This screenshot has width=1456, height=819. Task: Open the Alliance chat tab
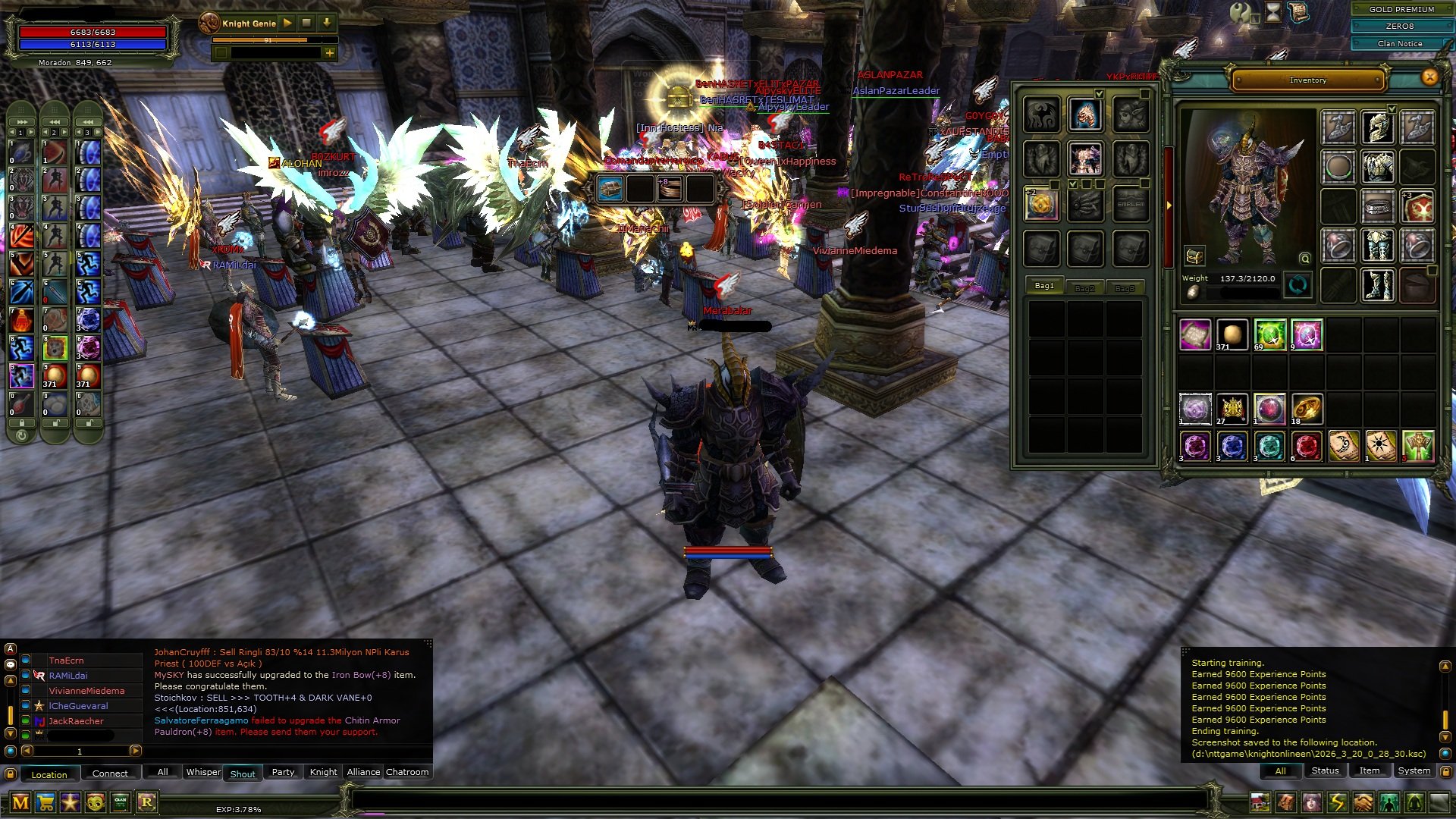point(363,772)
